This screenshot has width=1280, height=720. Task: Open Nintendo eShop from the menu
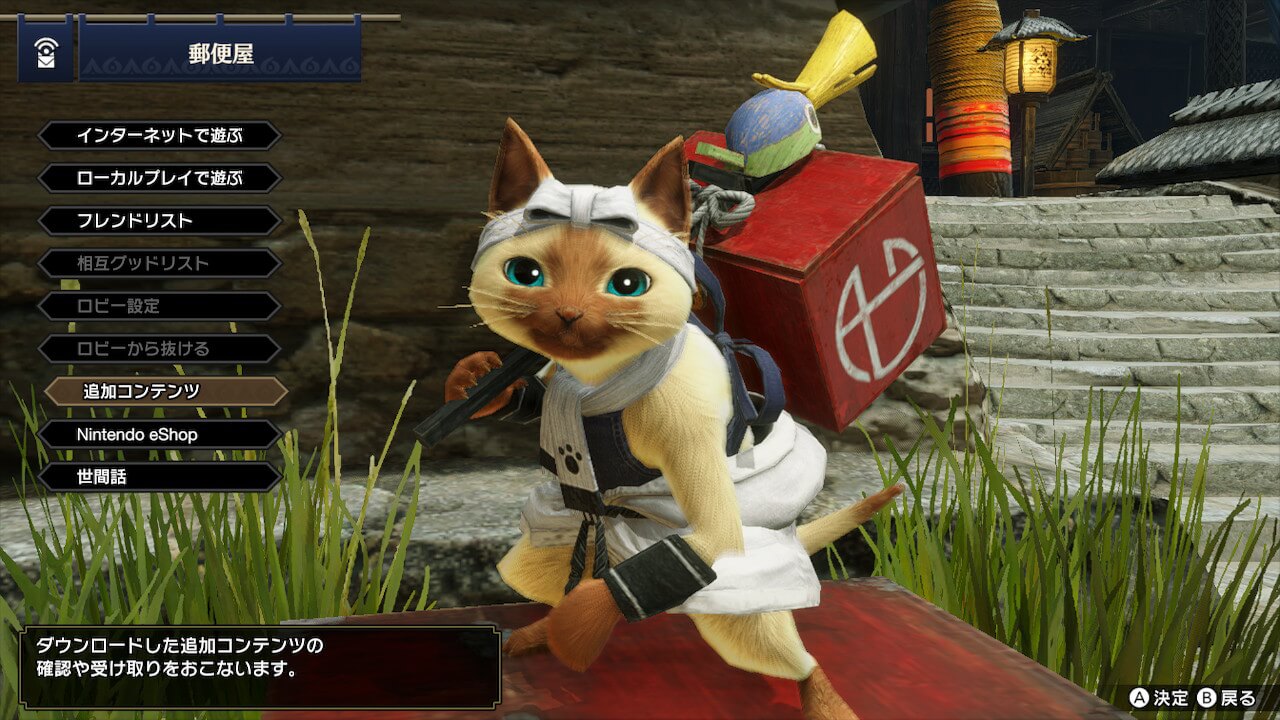pos(159,434)
